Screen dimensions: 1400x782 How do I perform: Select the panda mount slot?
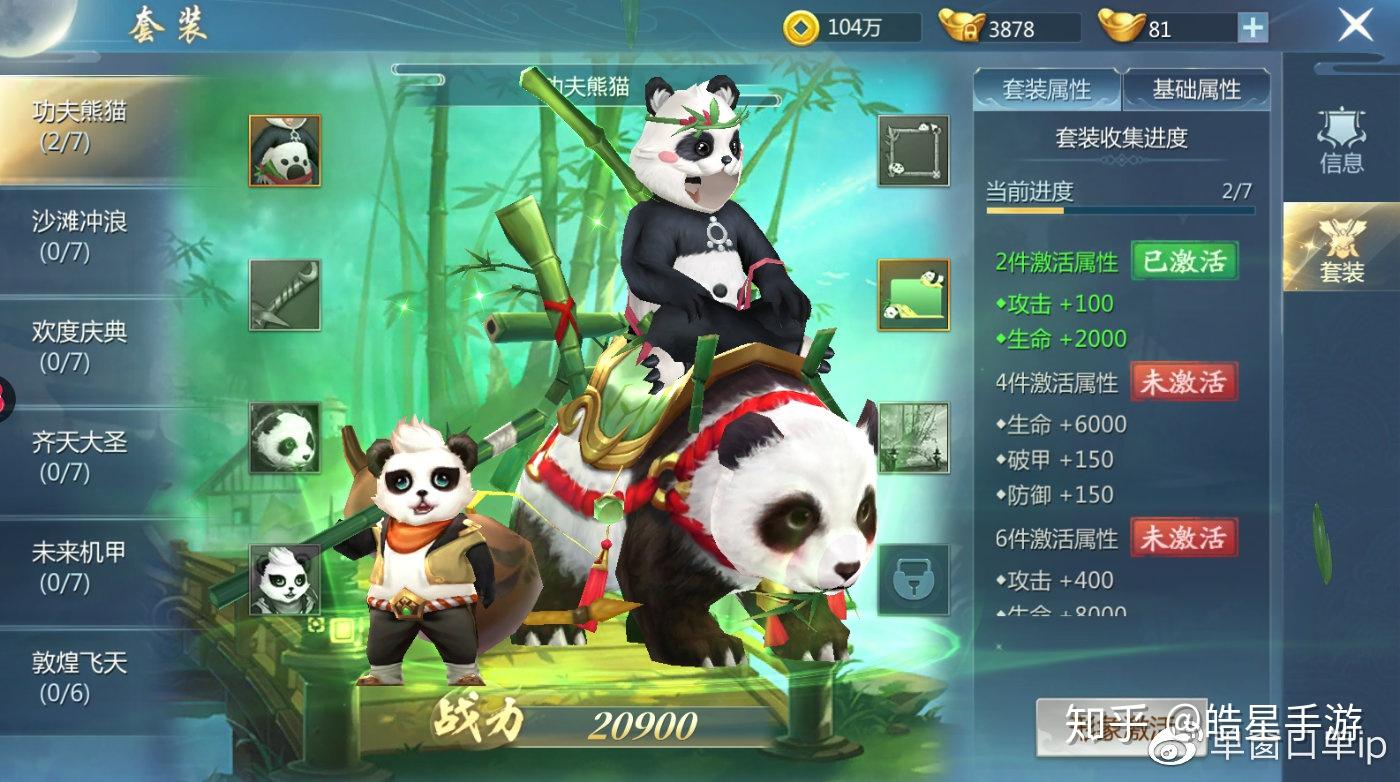(285, 438)
